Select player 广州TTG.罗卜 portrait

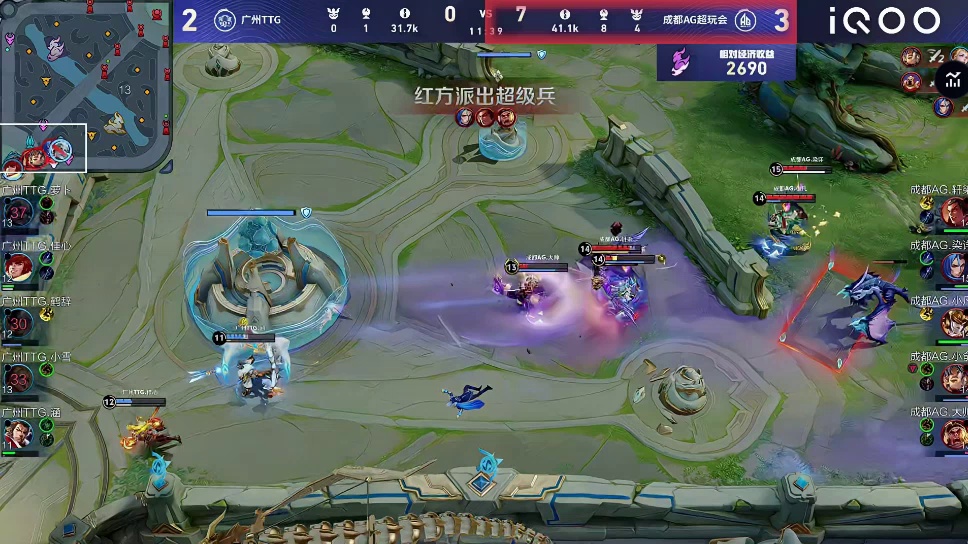point(19,212)
